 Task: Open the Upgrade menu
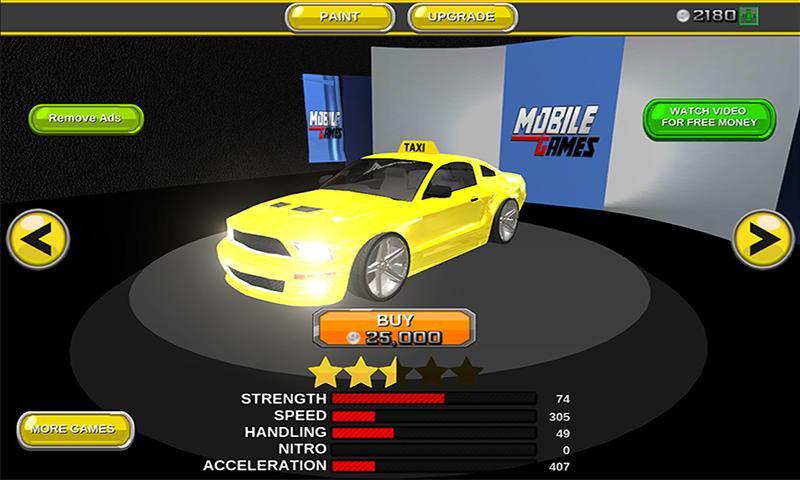(x=463, y=17)
